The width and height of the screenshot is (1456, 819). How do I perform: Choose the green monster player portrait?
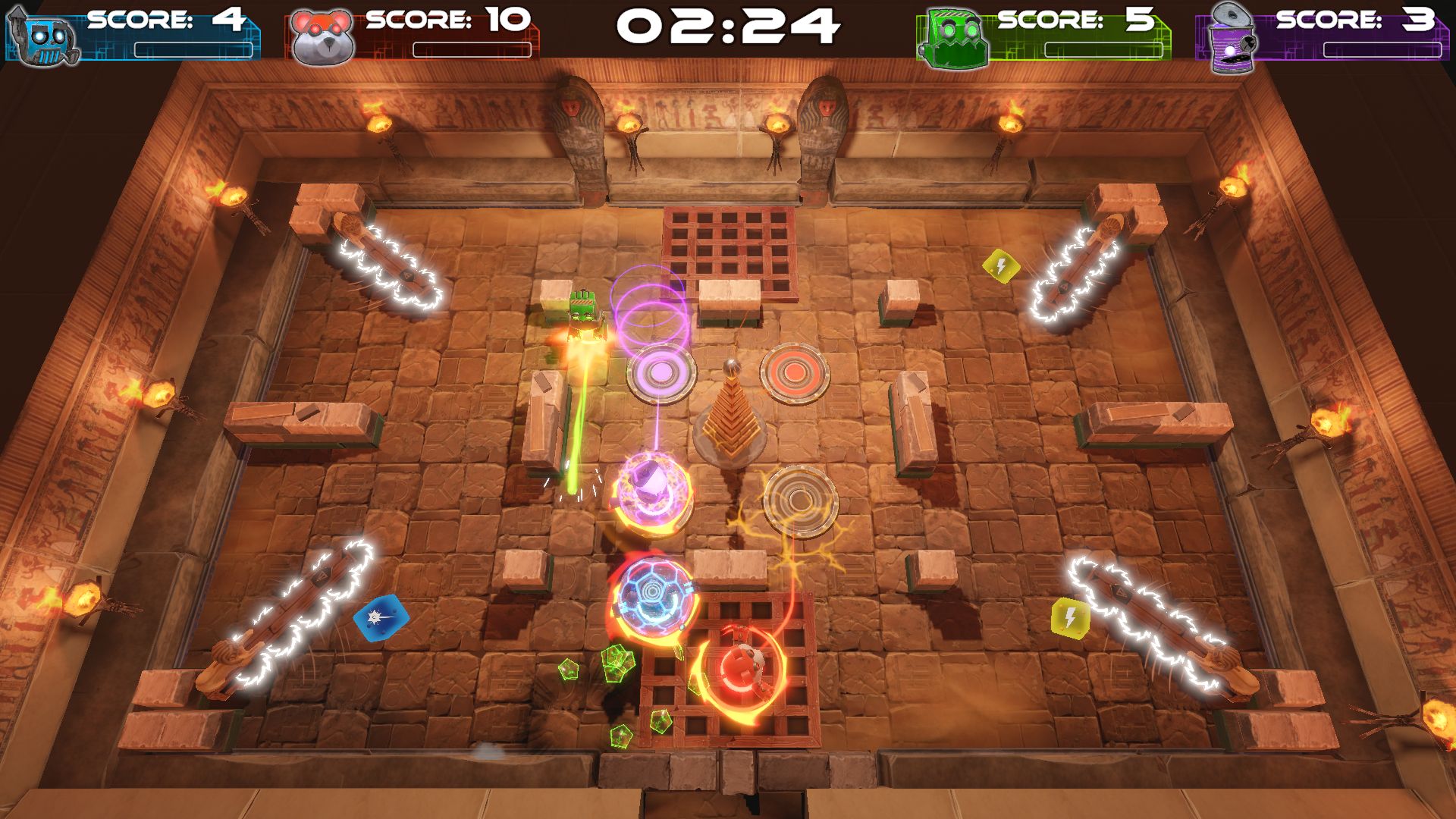954,38
